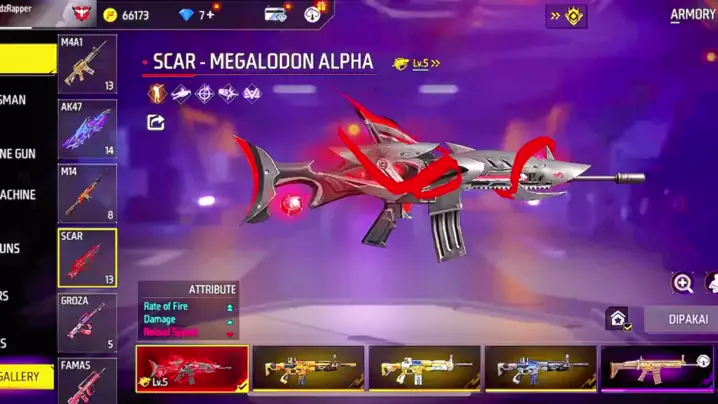Click the DIPAKAI equip button
The image size is (718, 404).
pyautogui.click(x=684, y=320)
